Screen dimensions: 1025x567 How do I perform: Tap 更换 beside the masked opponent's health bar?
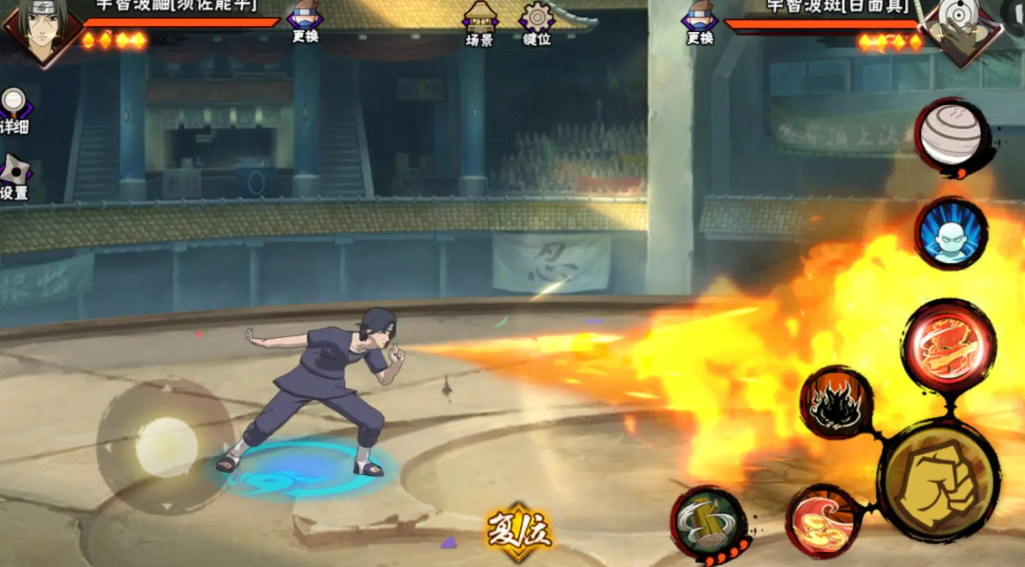[x=700, y=23]
